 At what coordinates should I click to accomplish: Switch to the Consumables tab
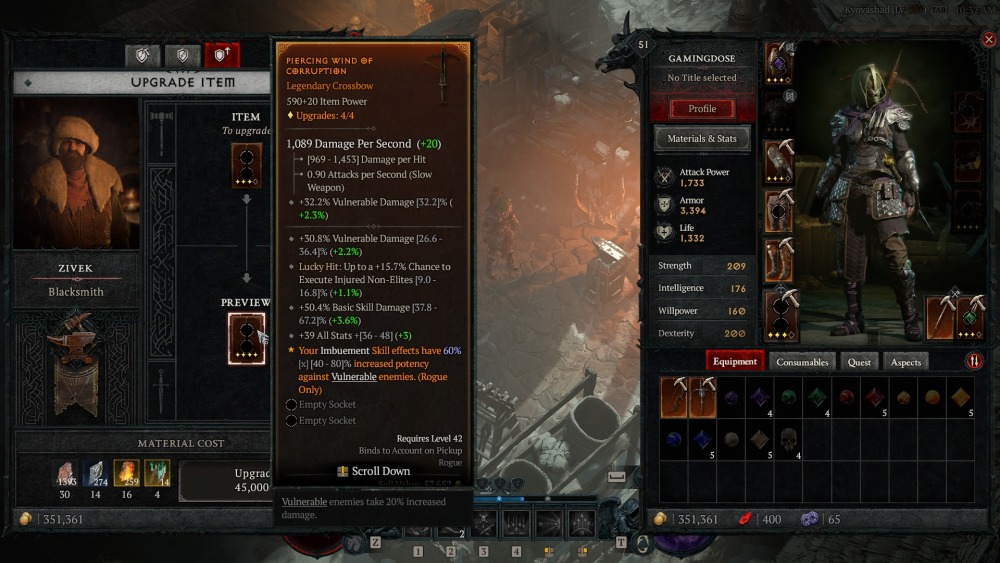tap(802, 362)
